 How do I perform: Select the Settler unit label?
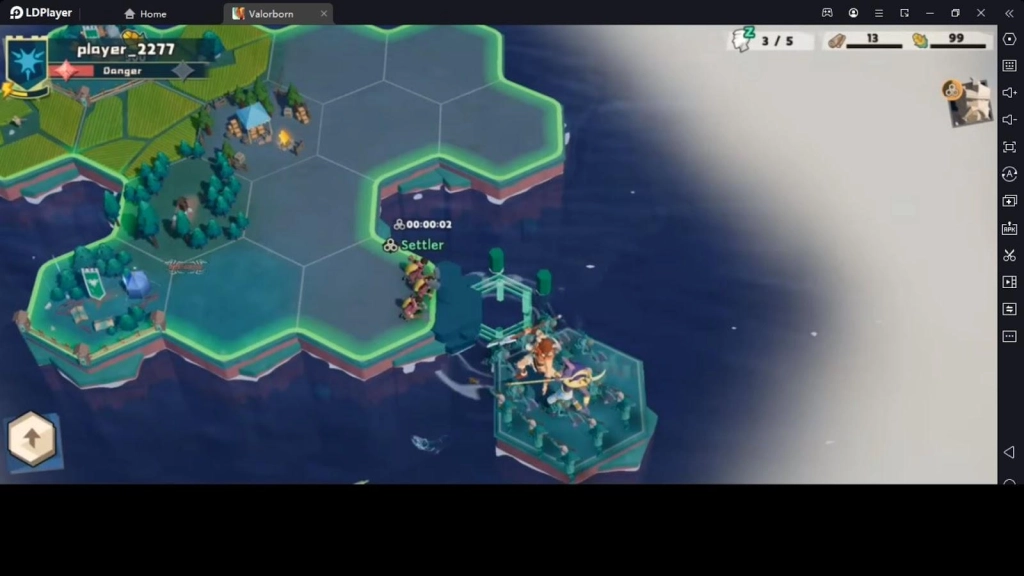tap(421, 245)
